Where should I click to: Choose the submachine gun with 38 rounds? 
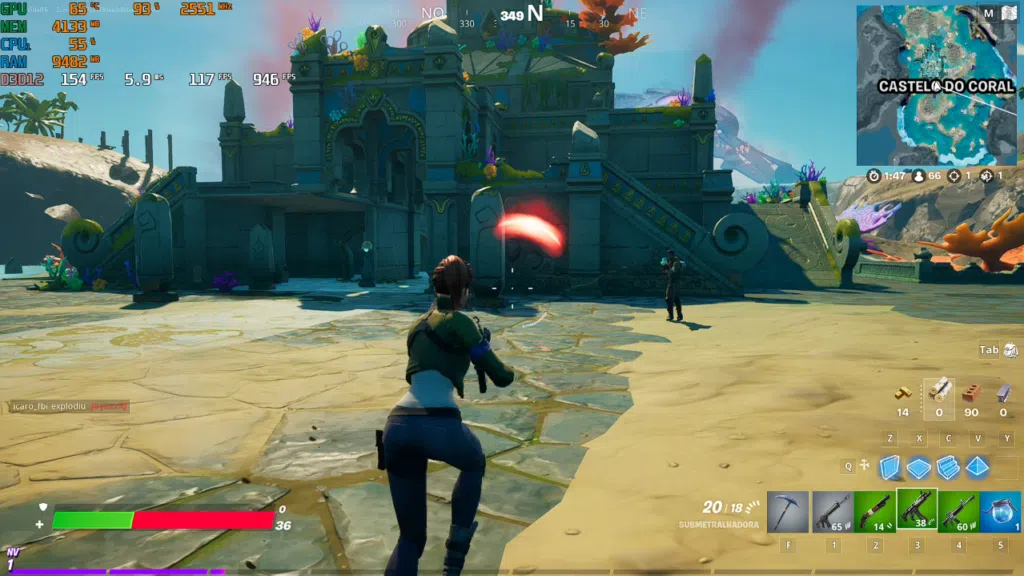pyautogui.click(x=916, y=510)
